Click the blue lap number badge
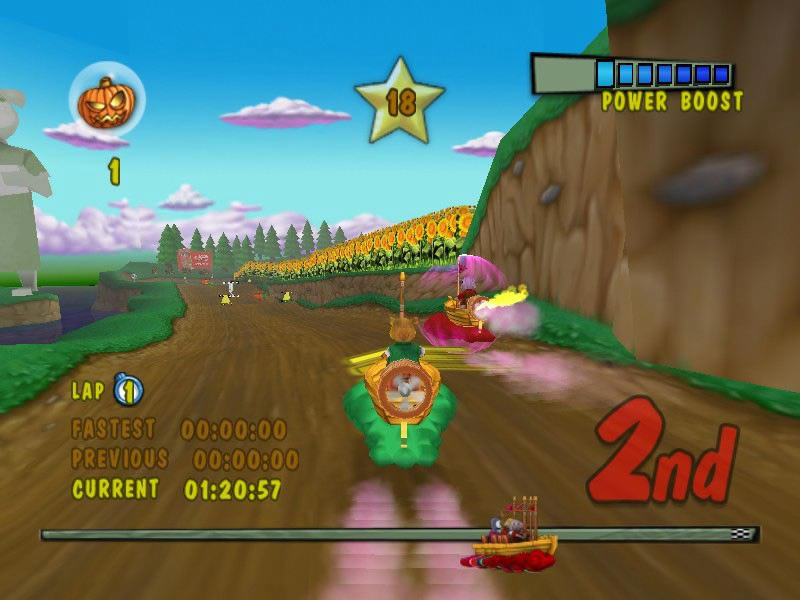Viewport: 800px width, 600px height. click(x=128, y=389)
